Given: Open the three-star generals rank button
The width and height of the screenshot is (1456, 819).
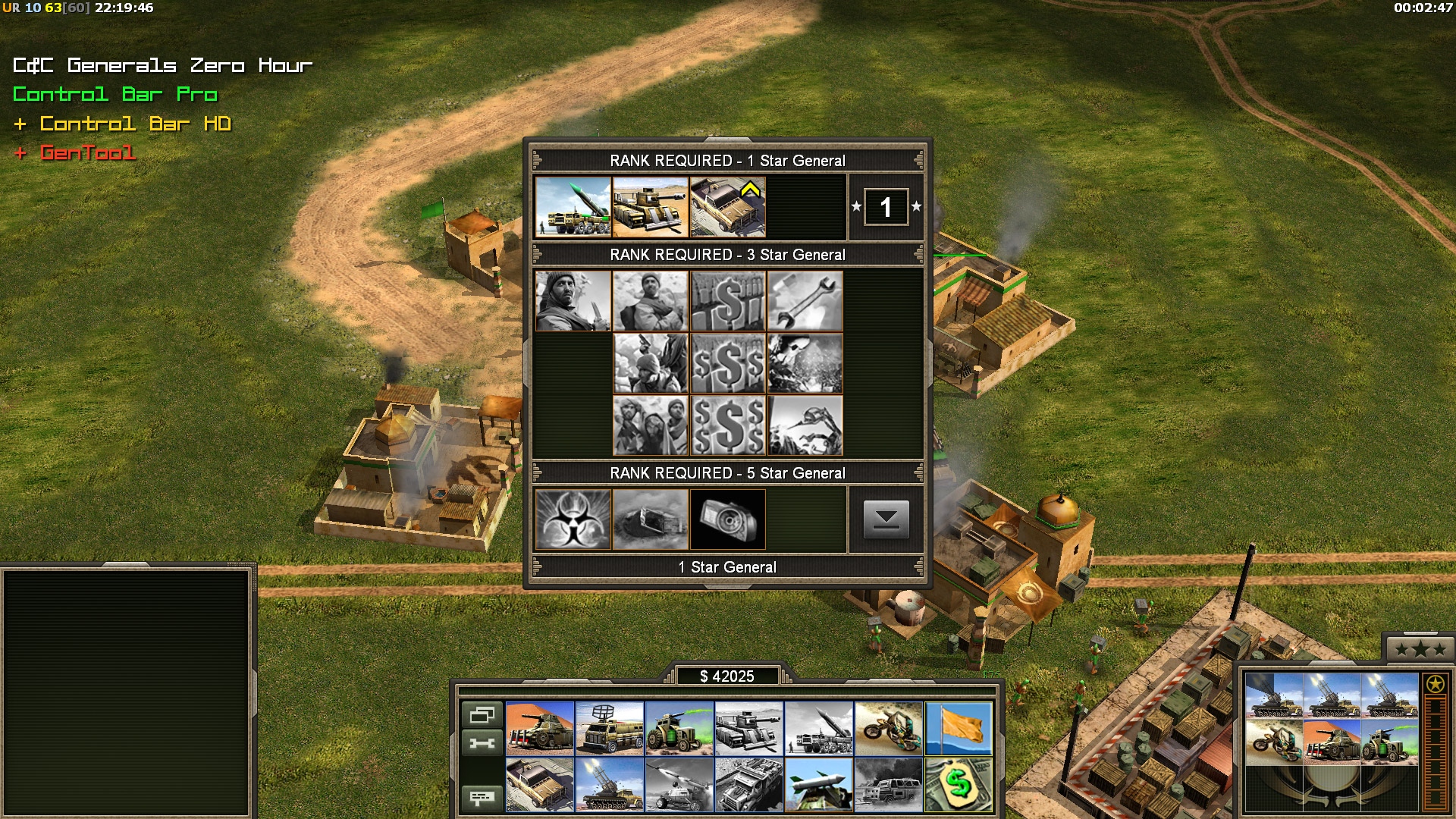Looking at the screenshot, I should tap(1420, 649).
